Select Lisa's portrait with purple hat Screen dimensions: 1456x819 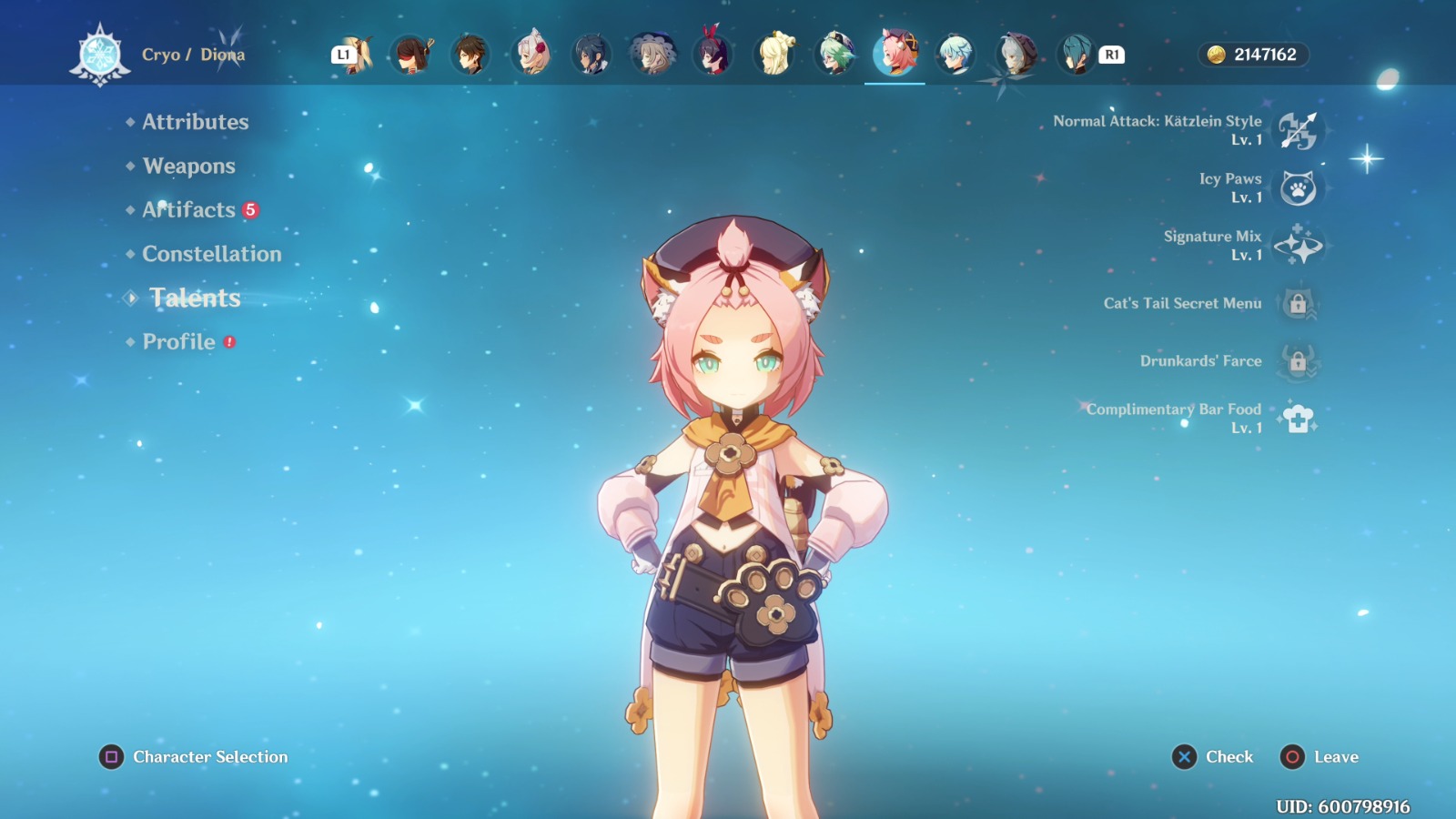pos(652,55)
